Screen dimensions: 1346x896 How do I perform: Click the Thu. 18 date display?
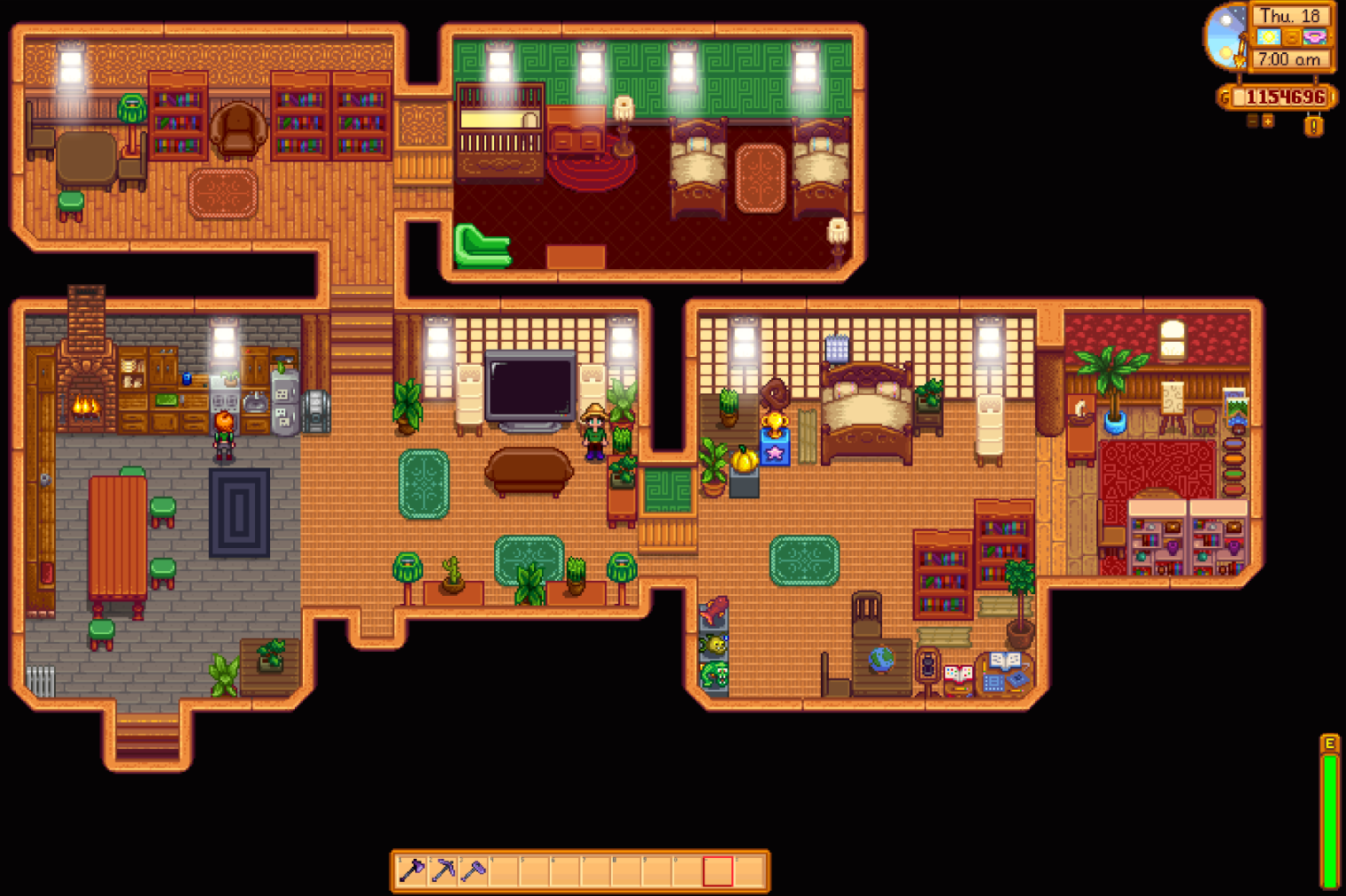click(x=1290, y=16)
